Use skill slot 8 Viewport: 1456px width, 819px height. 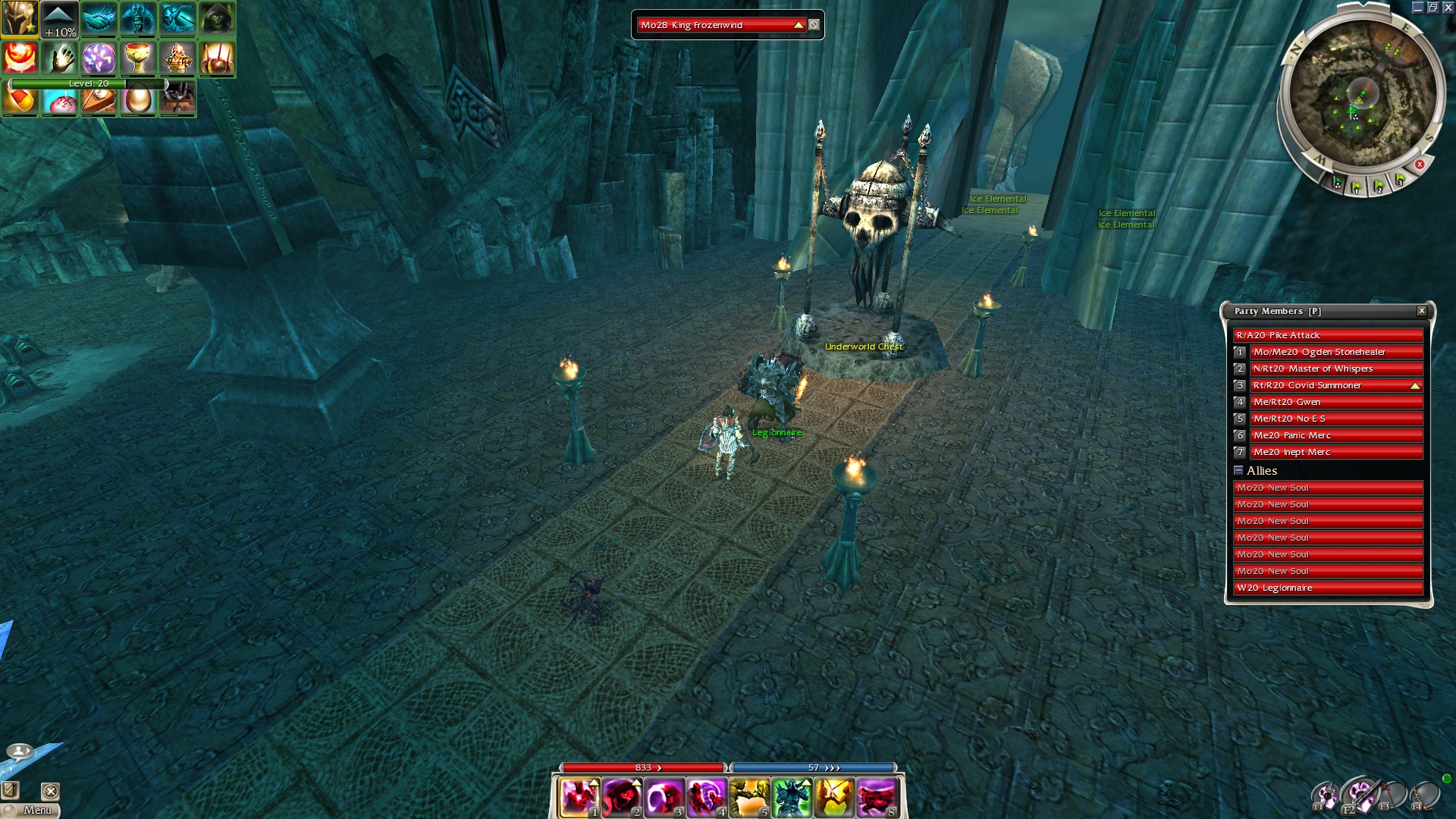coord(877,797)
